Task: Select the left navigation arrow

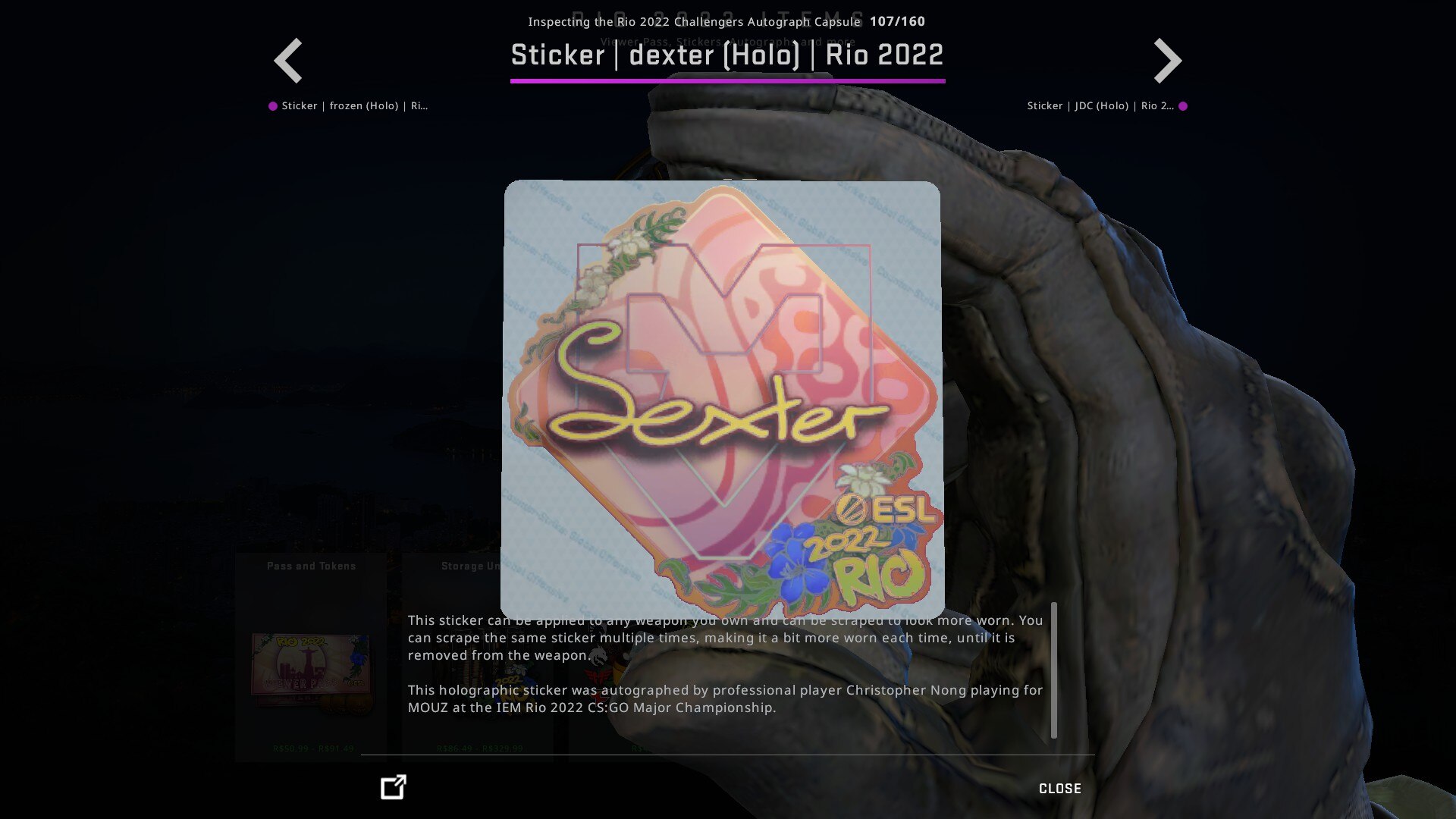Action: click(288, 60)
